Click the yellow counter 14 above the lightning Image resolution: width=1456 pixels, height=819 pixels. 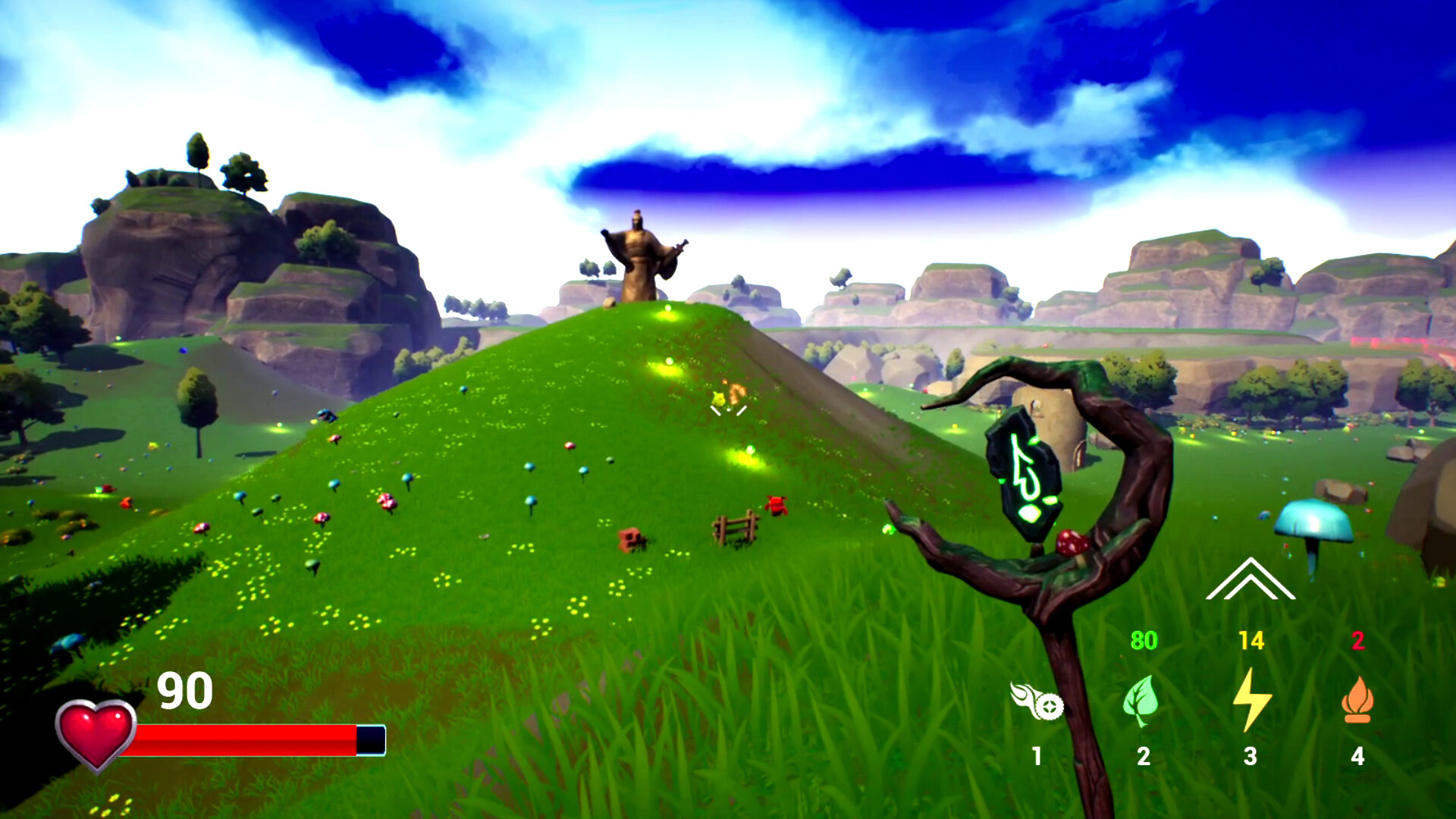pyautogui.click(x=1251, y=641)
